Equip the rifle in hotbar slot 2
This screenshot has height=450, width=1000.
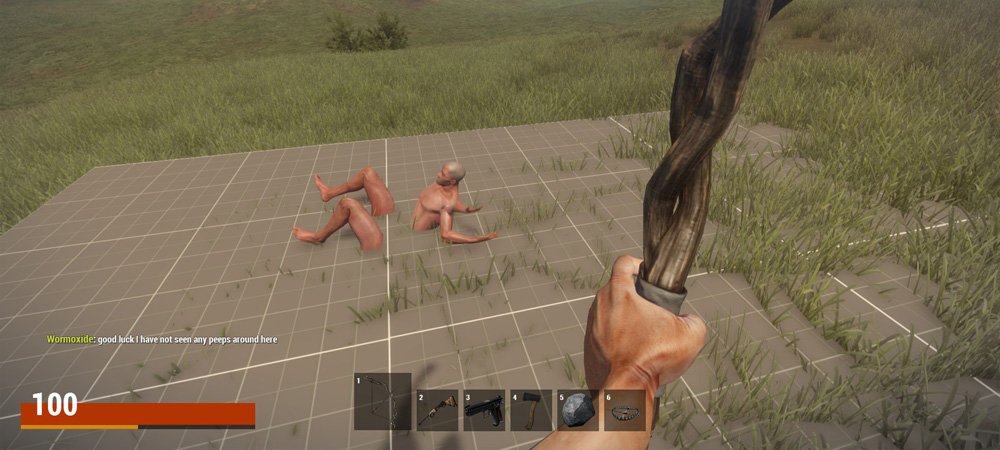pyautogui.click(x=437, y=410)
